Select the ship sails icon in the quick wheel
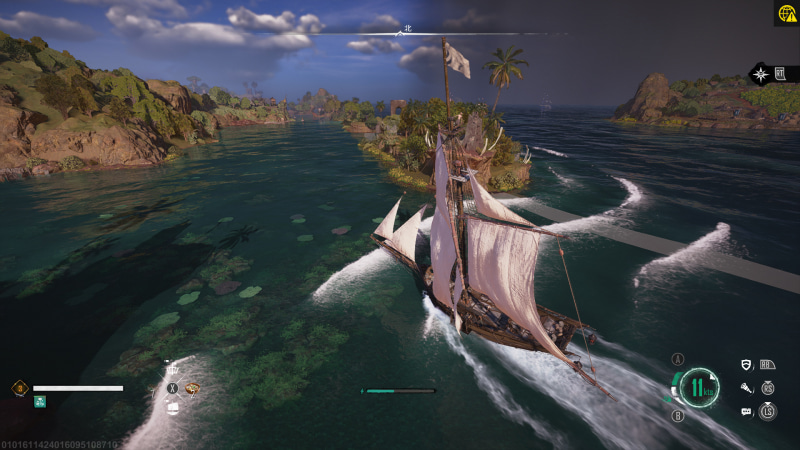The image size is (800, 450). [172, 408]
